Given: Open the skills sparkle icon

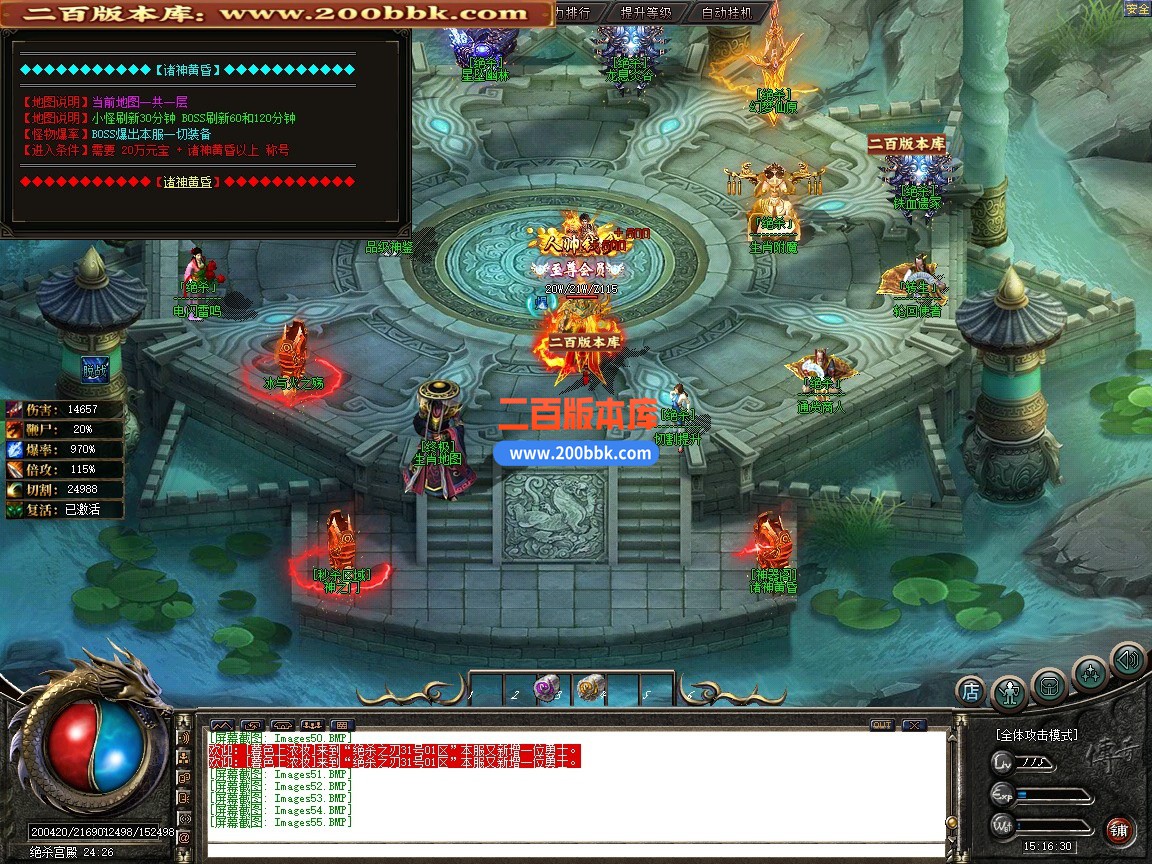Looking at the screenshot, I should click(1090, 673).
